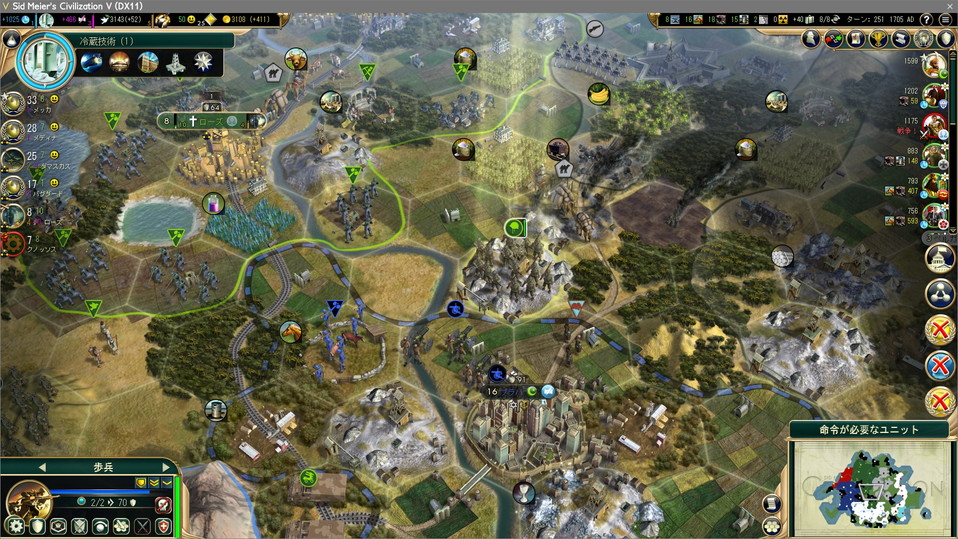Open the diplomacy overview red-green arrows icon
958x539 pixels.
tap(832, 39)
